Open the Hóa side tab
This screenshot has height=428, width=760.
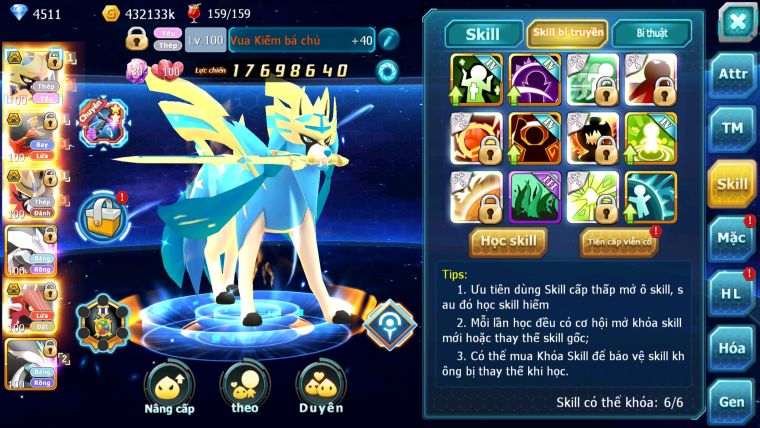732,348
